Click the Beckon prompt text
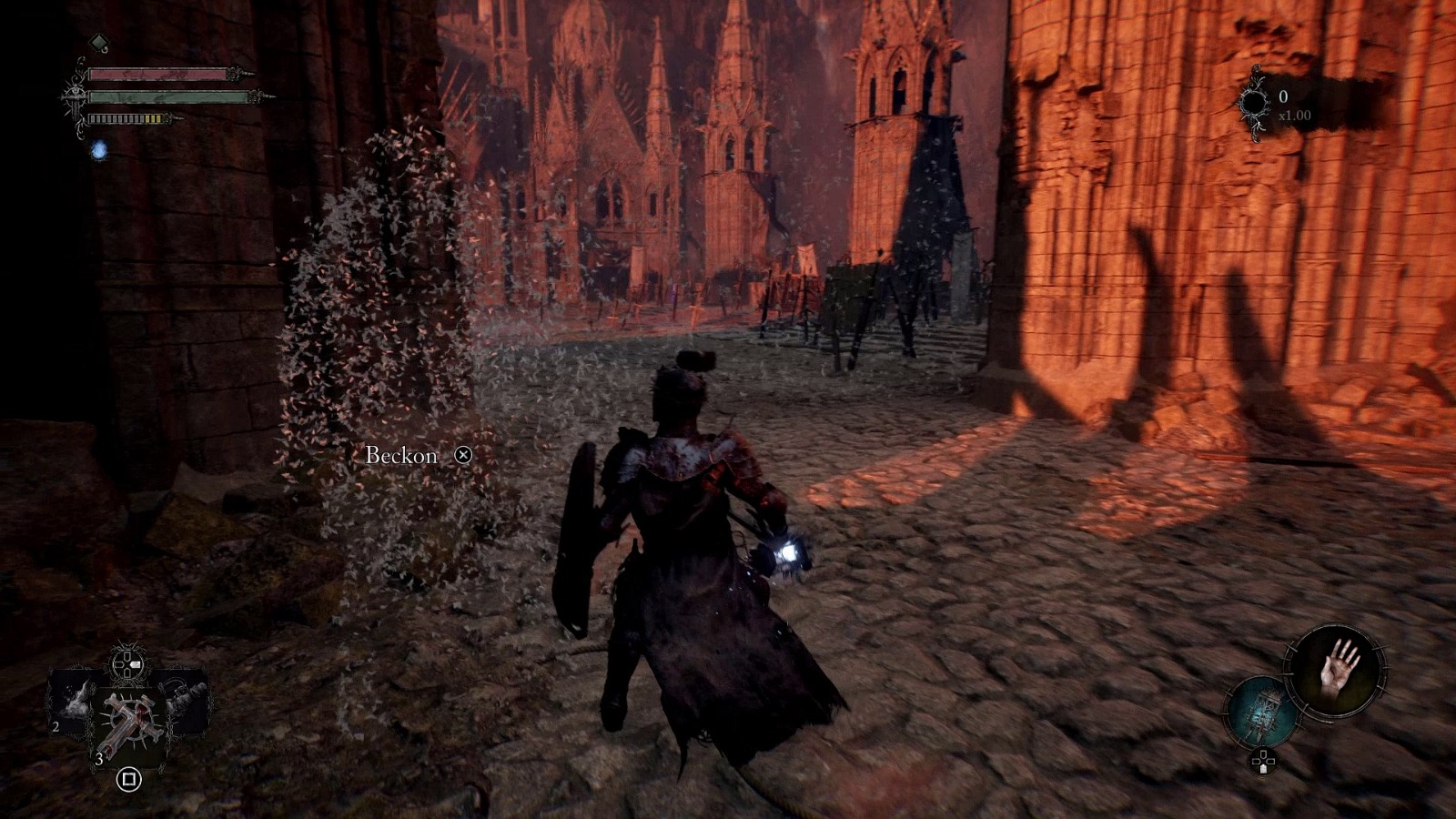1456x819 pixels. click(x=400, y=452)
